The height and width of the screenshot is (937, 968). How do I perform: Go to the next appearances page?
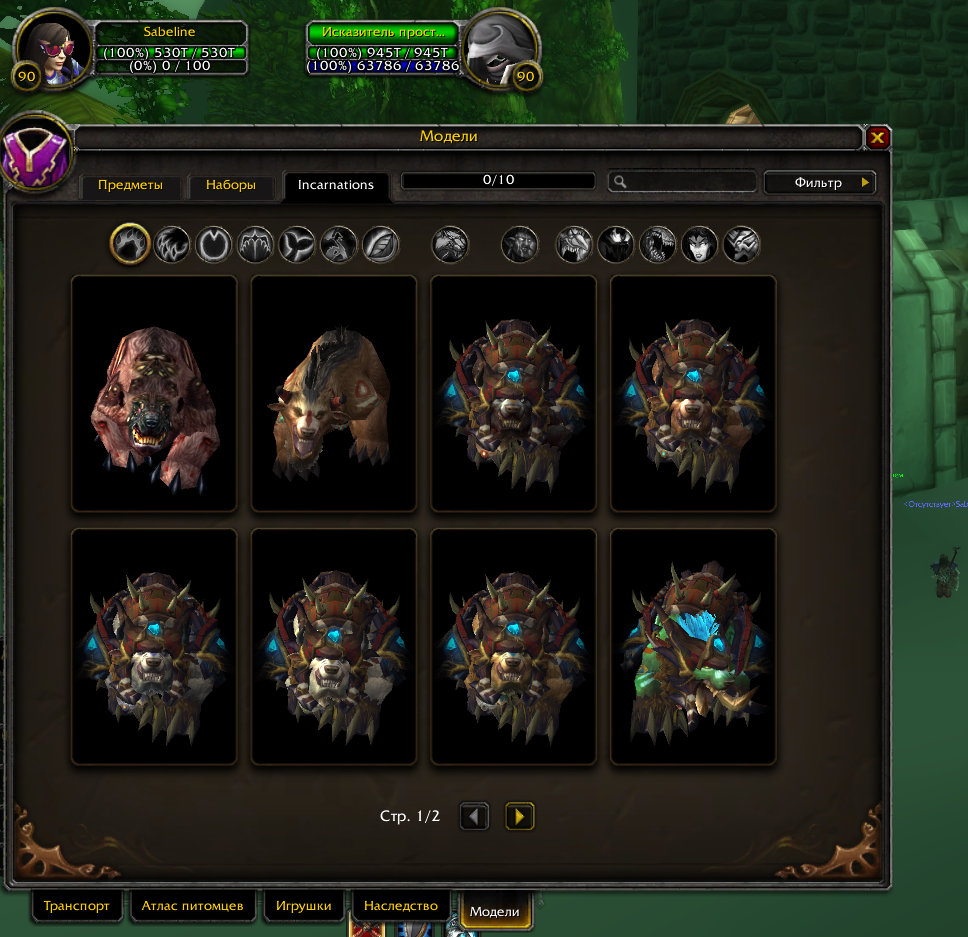click(519, 817)
